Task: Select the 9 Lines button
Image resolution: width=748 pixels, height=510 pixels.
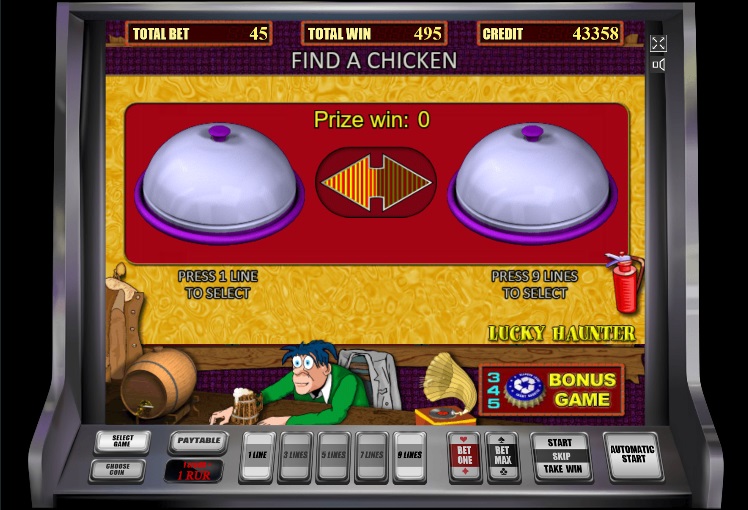Action: coord(409,456)
